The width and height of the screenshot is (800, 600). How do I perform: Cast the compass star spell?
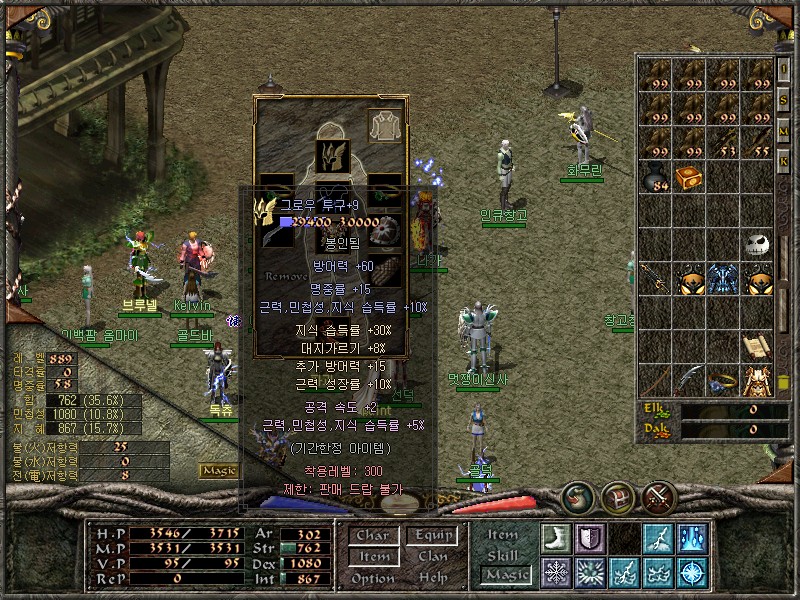691,572
